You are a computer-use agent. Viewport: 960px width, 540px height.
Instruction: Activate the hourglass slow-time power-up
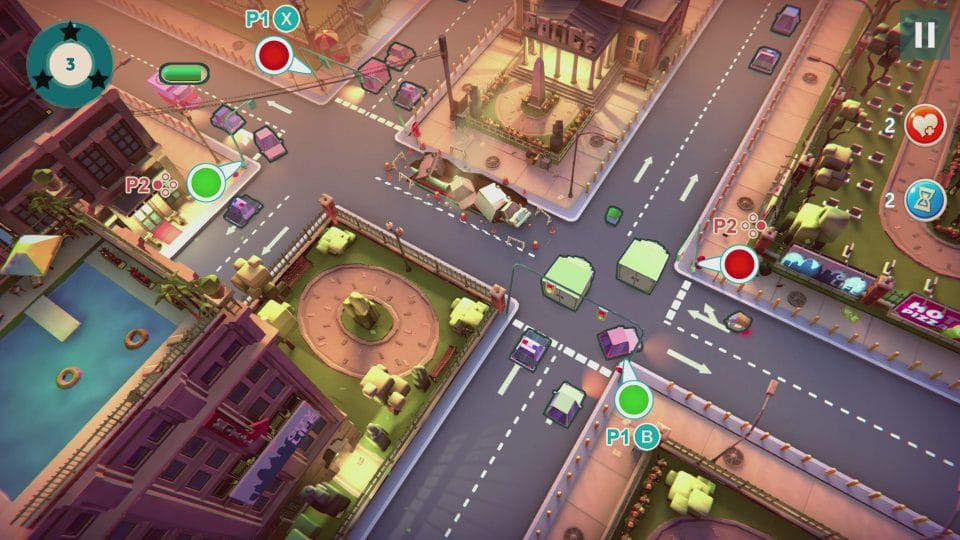pyautogui.click(x=925, y=199)
